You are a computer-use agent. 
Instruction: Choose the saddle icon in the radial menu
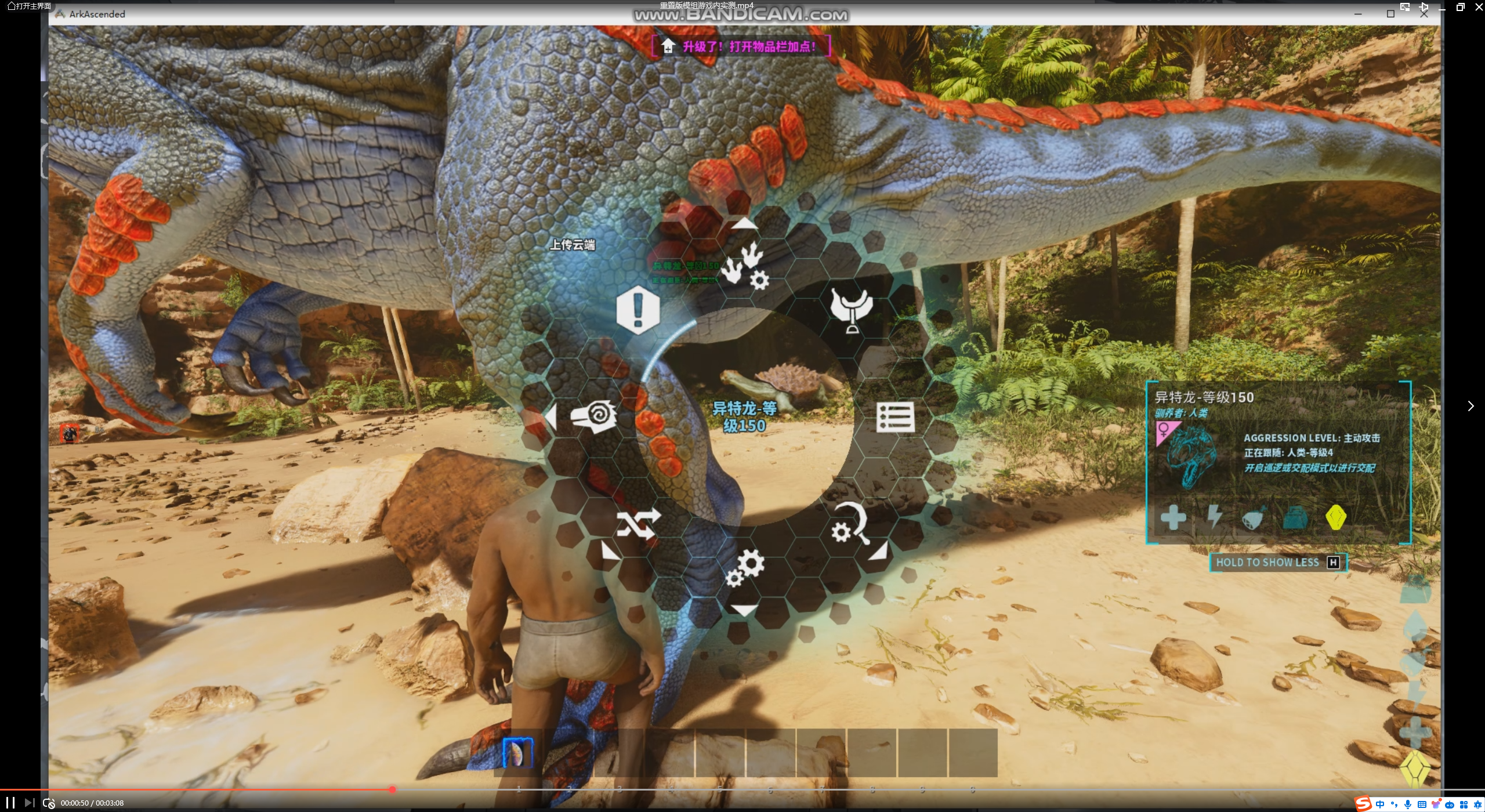point(851,309)
